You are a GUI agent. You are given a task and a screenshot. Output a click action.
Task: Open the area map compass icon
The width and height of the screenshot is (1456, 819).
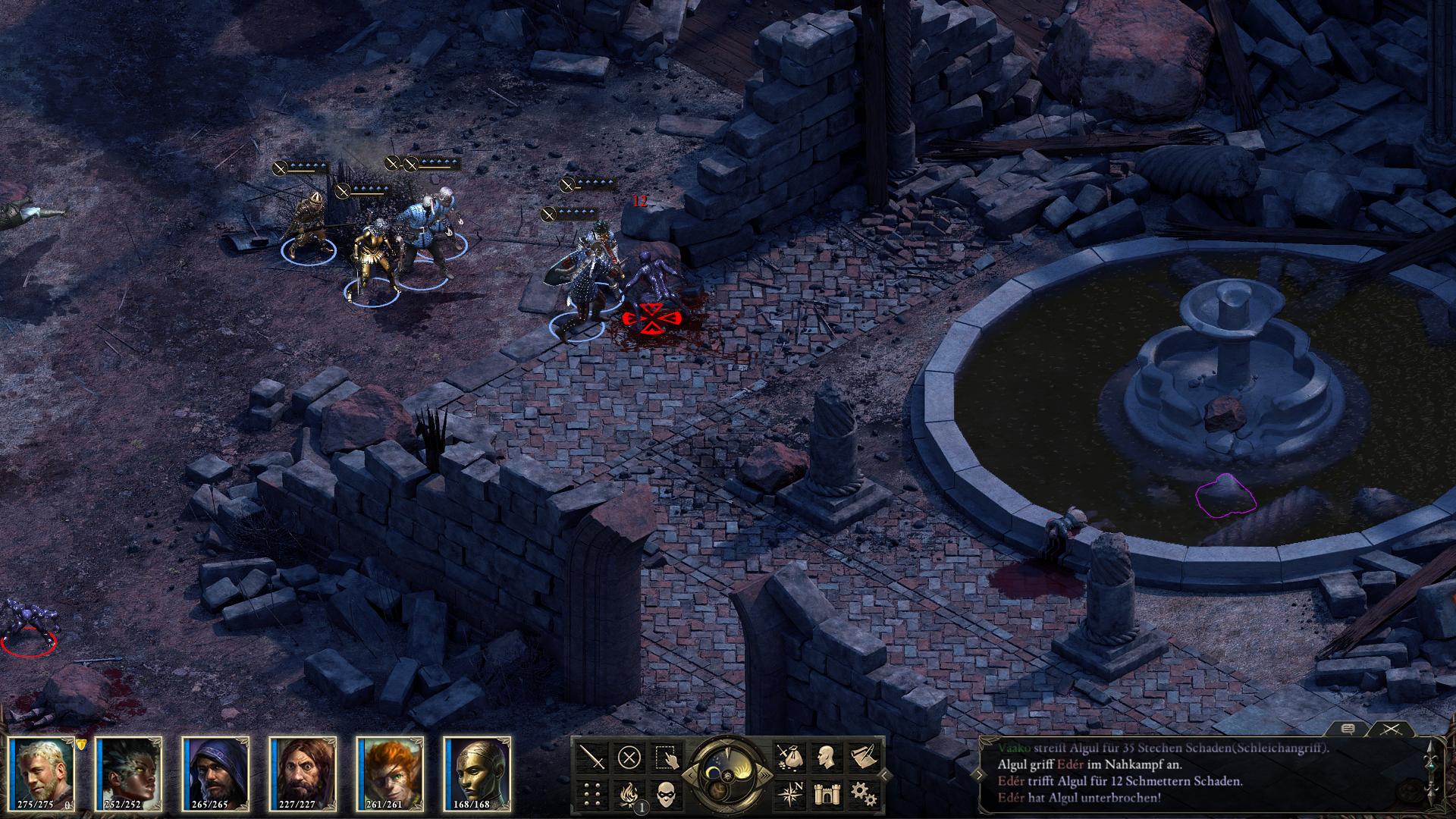coord(789,794)
